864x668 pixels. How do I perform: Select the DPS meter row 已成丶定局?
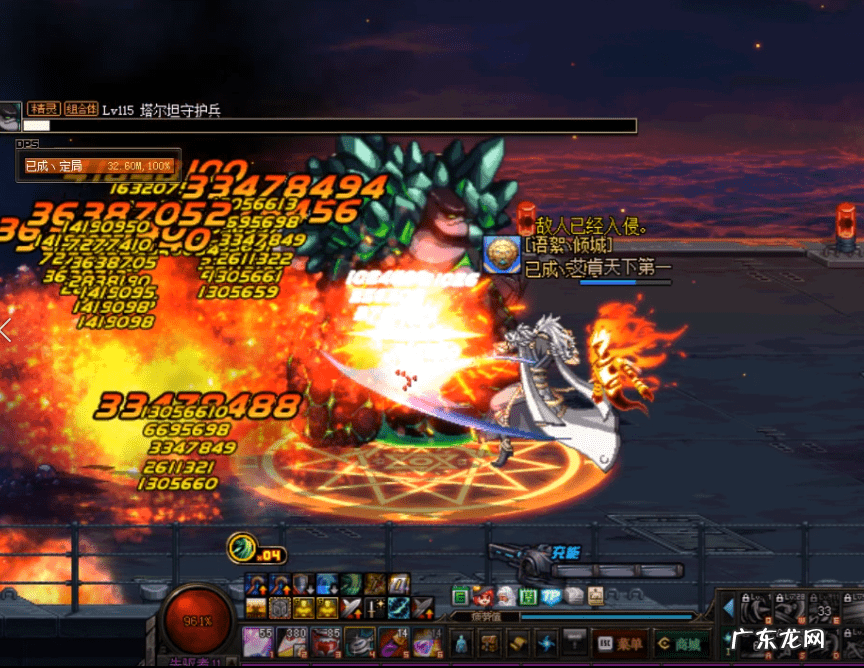point(98,165)
